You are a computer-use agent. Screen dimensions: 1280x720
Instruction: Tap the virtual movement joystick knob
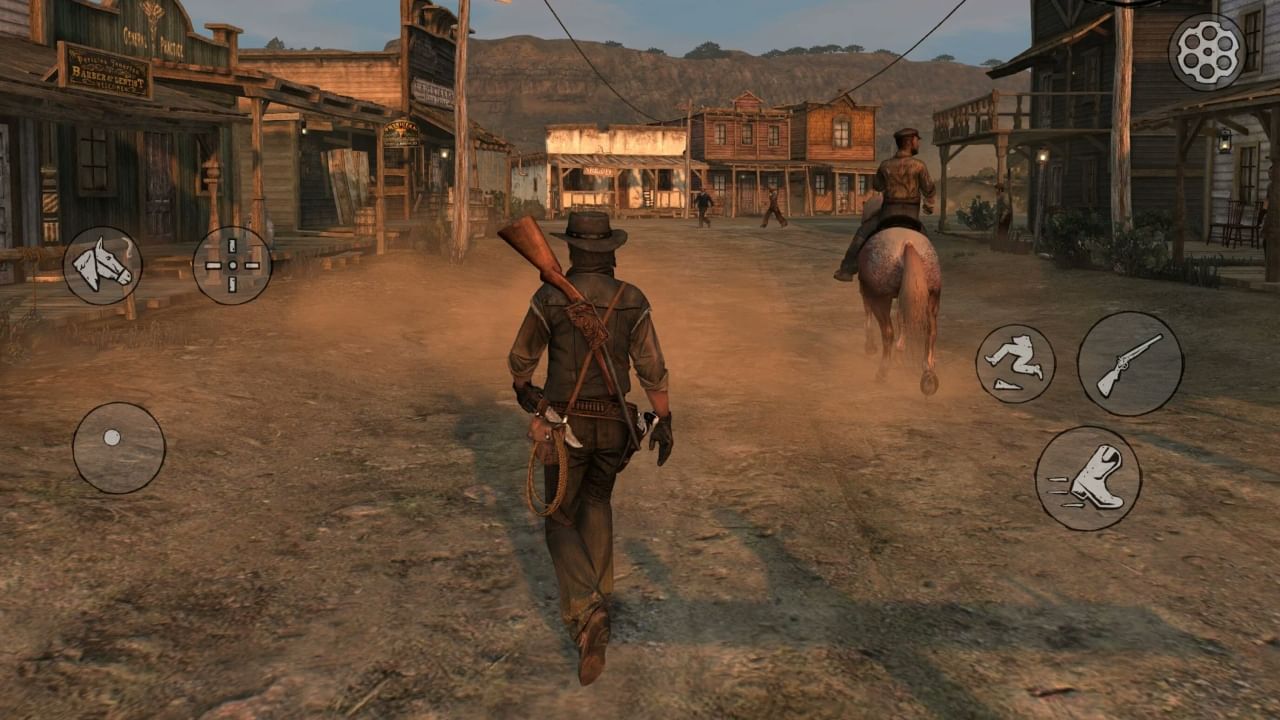coord(110,436)
